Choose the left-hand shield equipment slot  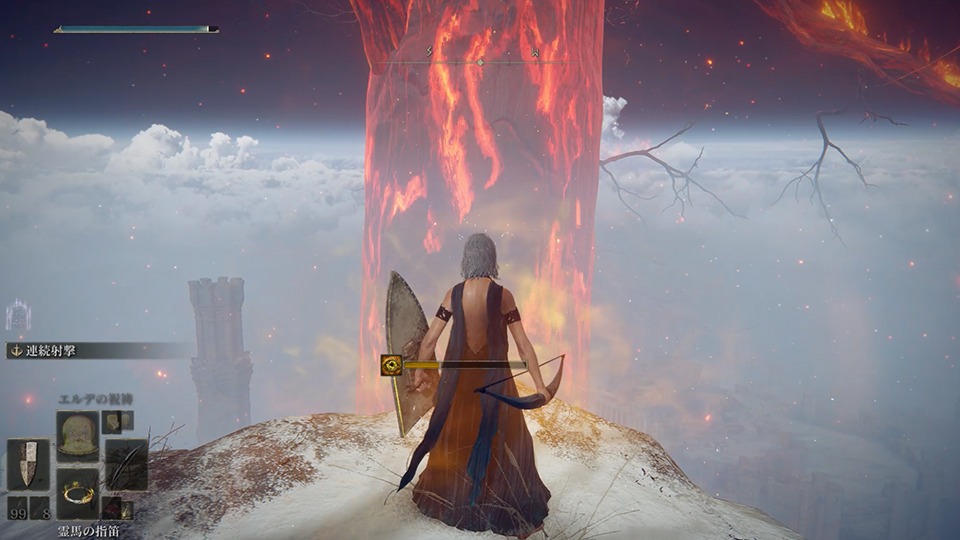(x=28, y=464)
